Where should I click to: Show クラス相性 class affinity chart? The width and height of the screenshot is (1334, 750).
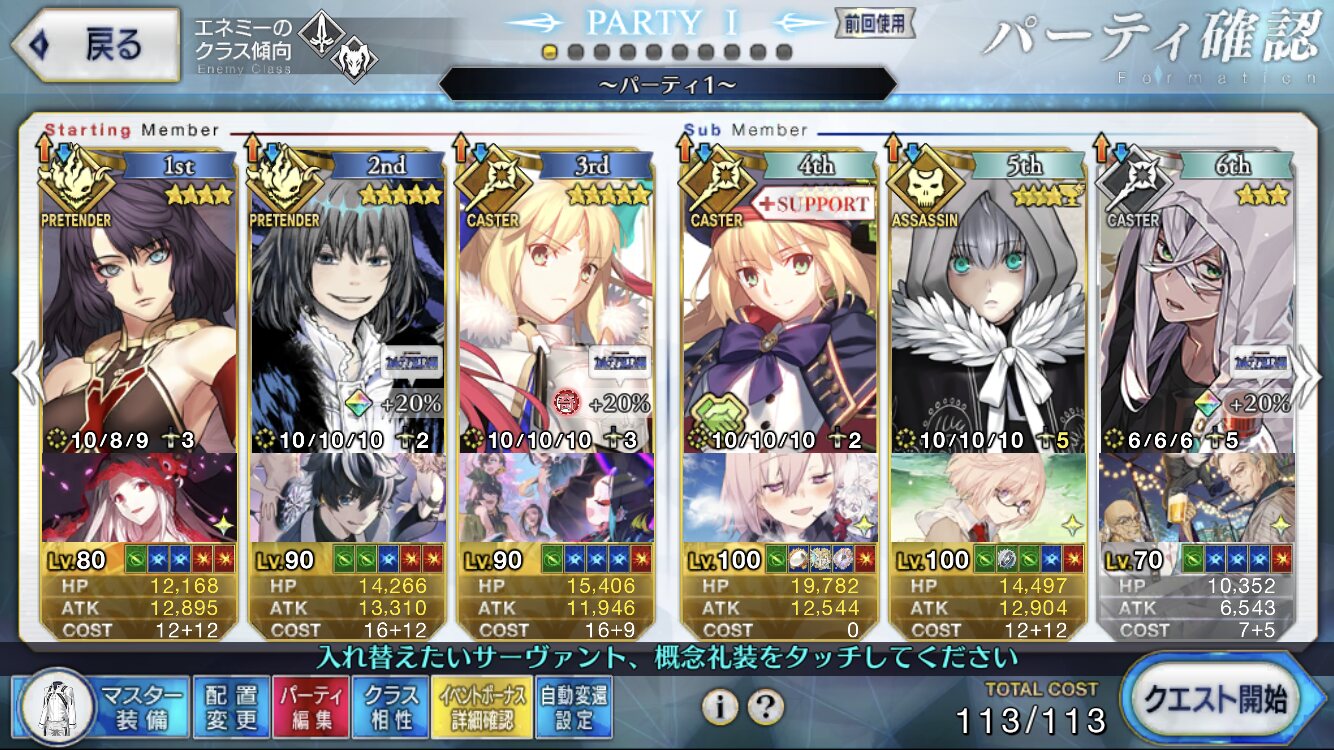tap(391, 707)
